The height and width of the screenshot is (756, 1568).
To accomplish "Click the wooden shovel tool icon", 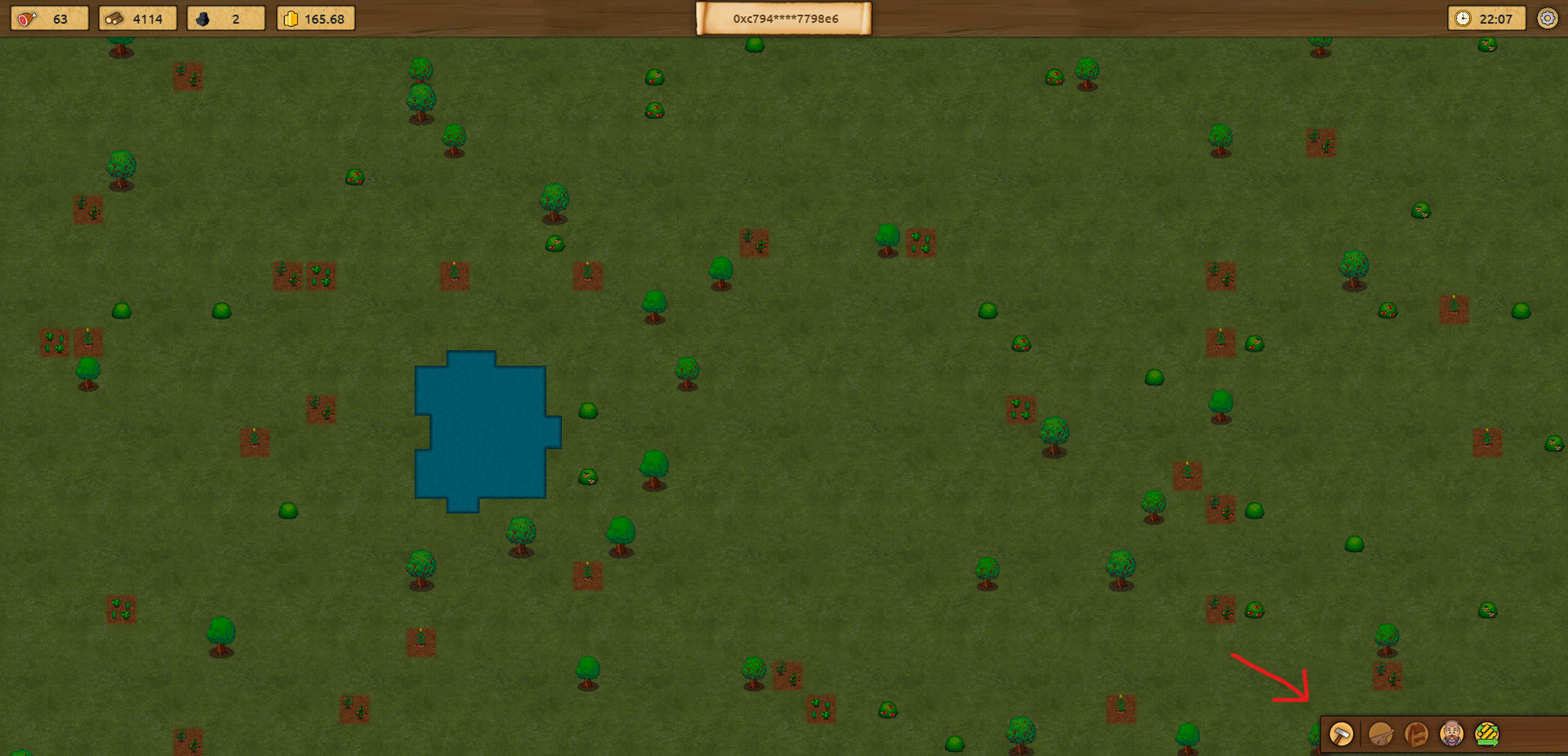I will tap(1380, 734).
